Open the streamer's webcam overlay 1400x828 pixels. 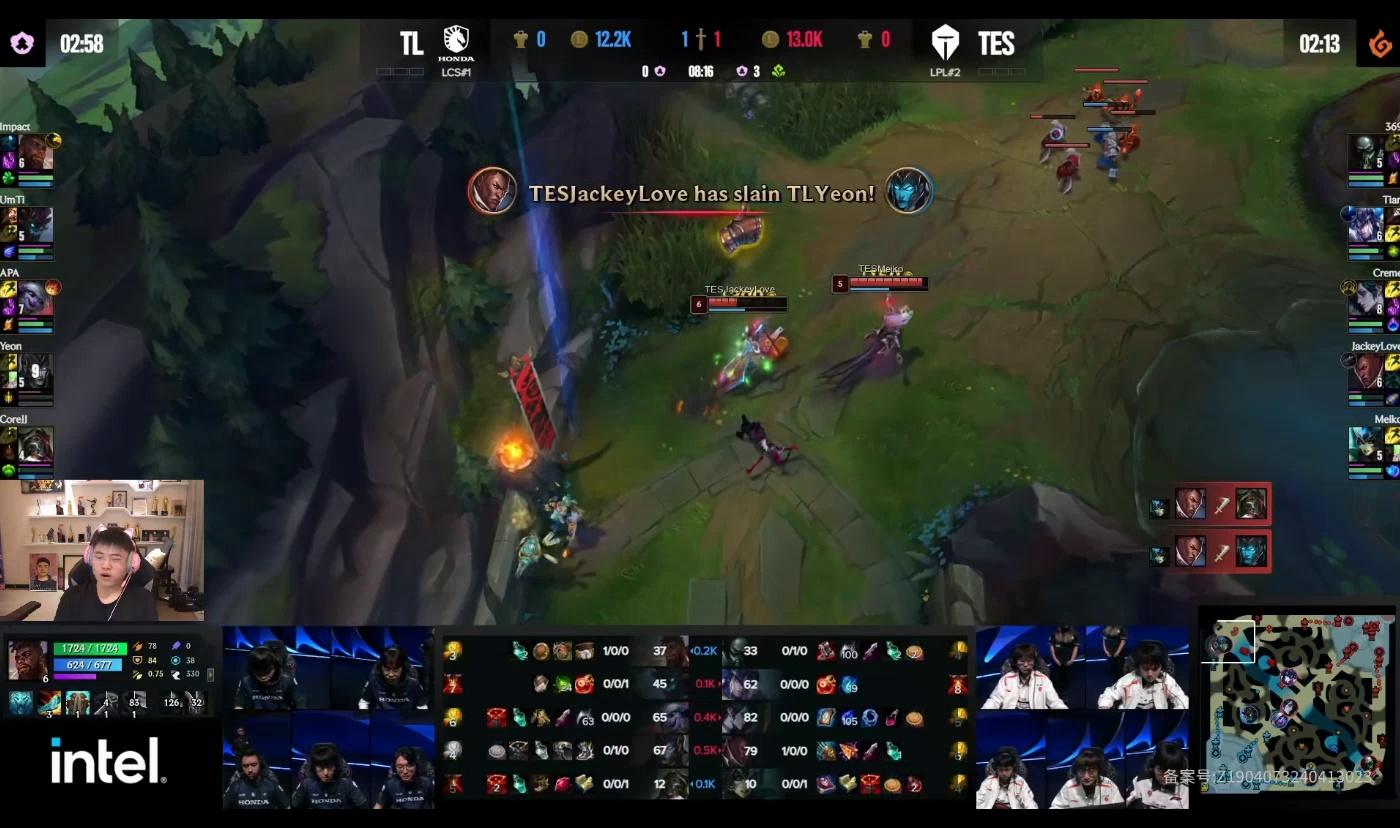(x=102, y=550)
